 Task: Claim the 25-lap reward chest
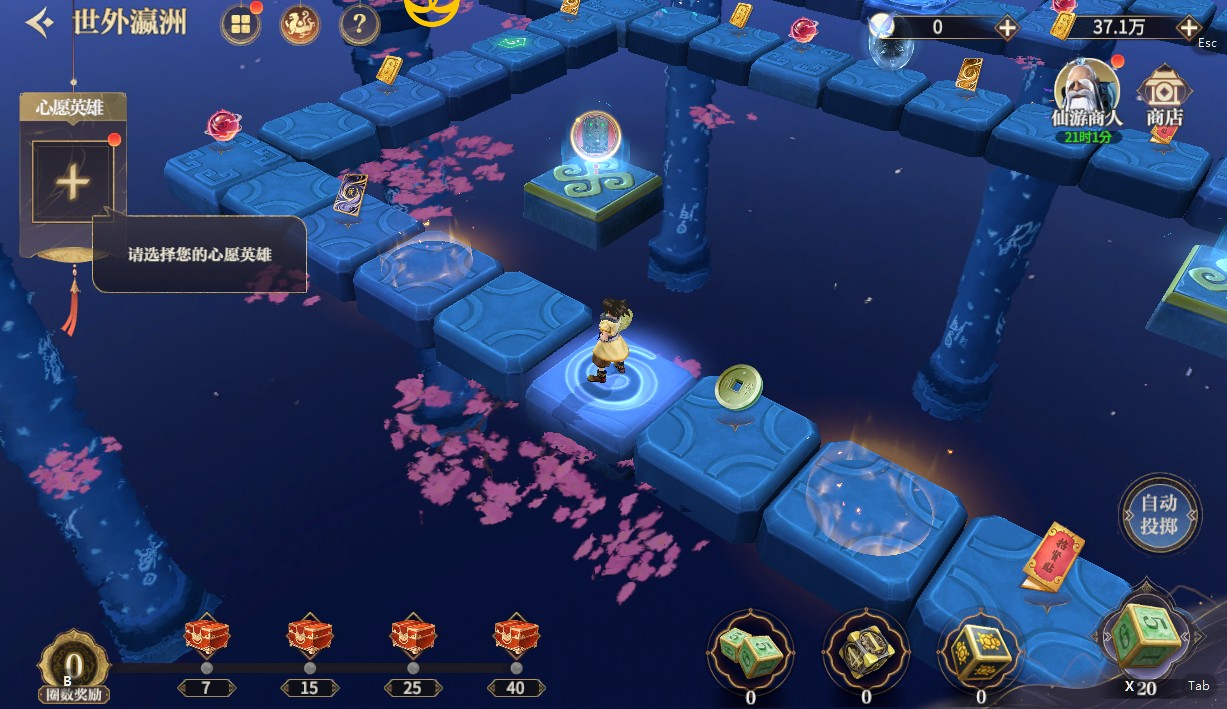pyautogui.click(x=413, y=637)
